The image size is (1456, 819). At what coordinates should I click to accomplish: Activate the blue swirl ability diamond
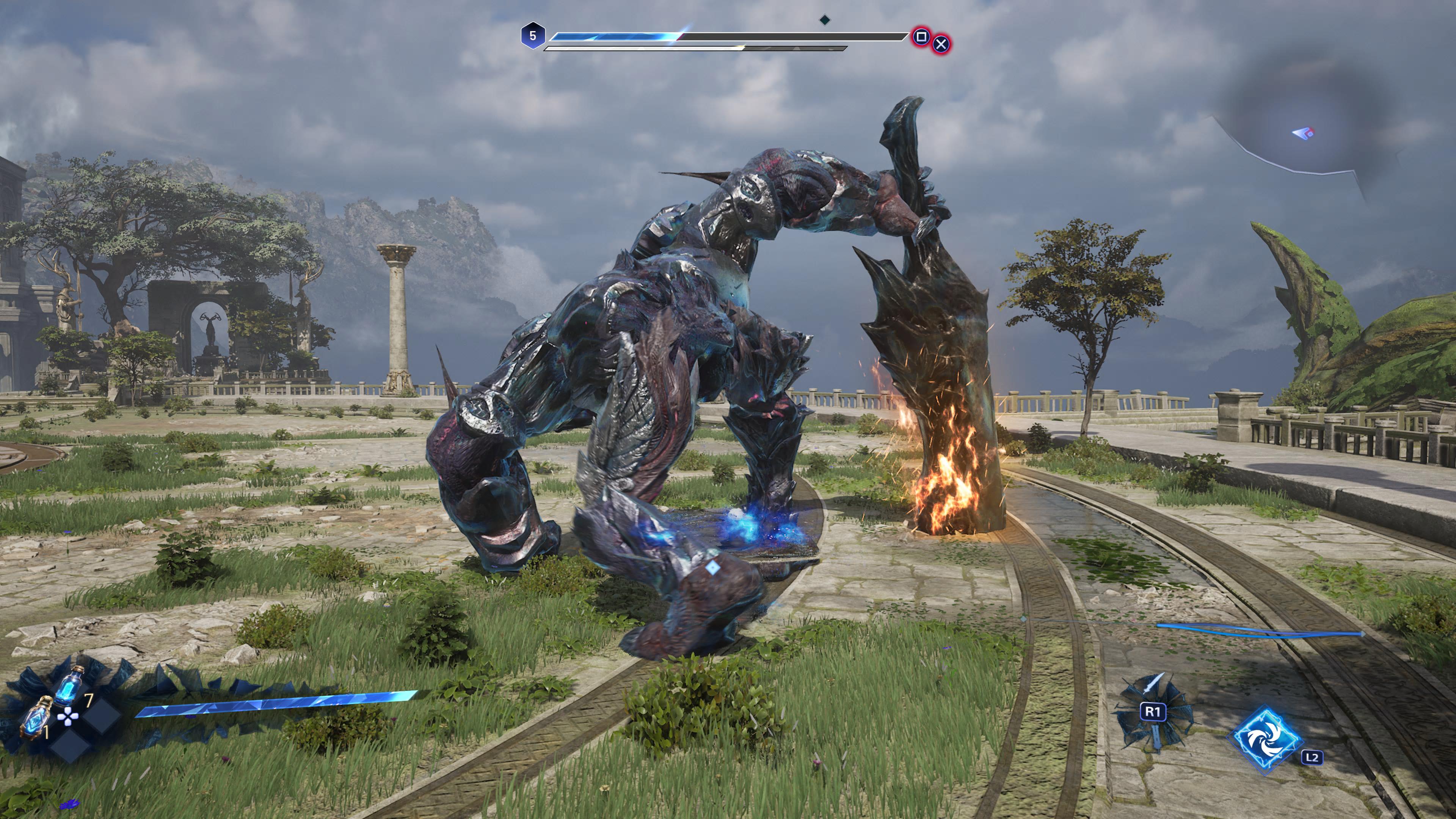coord(1268,739)
